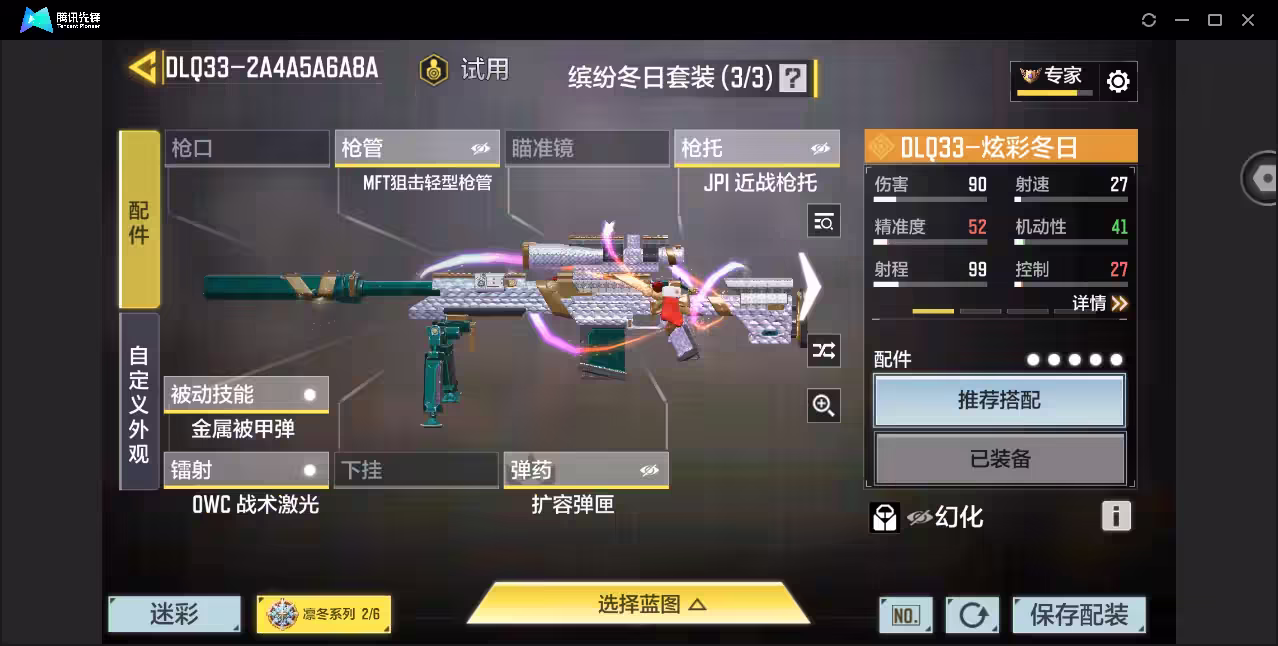Select the 被动技能 perk slot
Viewport: 1278px width, 646px height.
point(246,394)
